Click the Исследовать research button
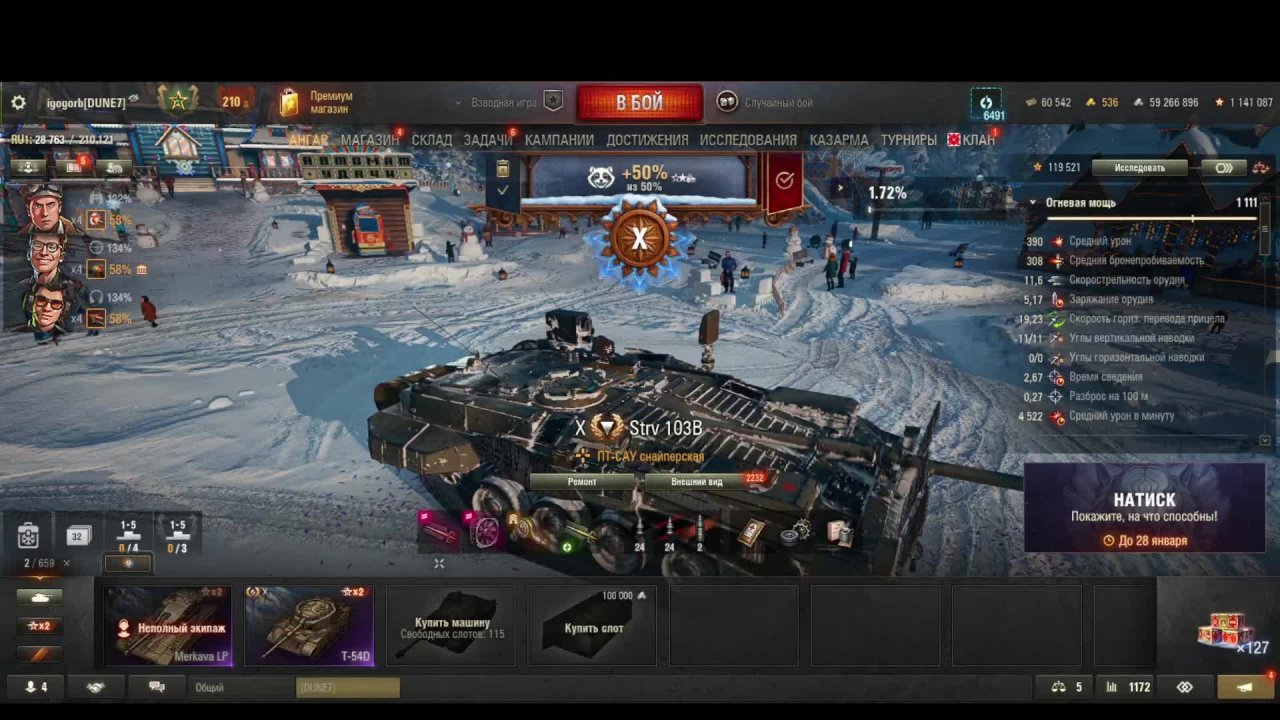Image resolution: width=1280 pixels, height=720 pixels. pyautogui.click(x=1139, y=168)
